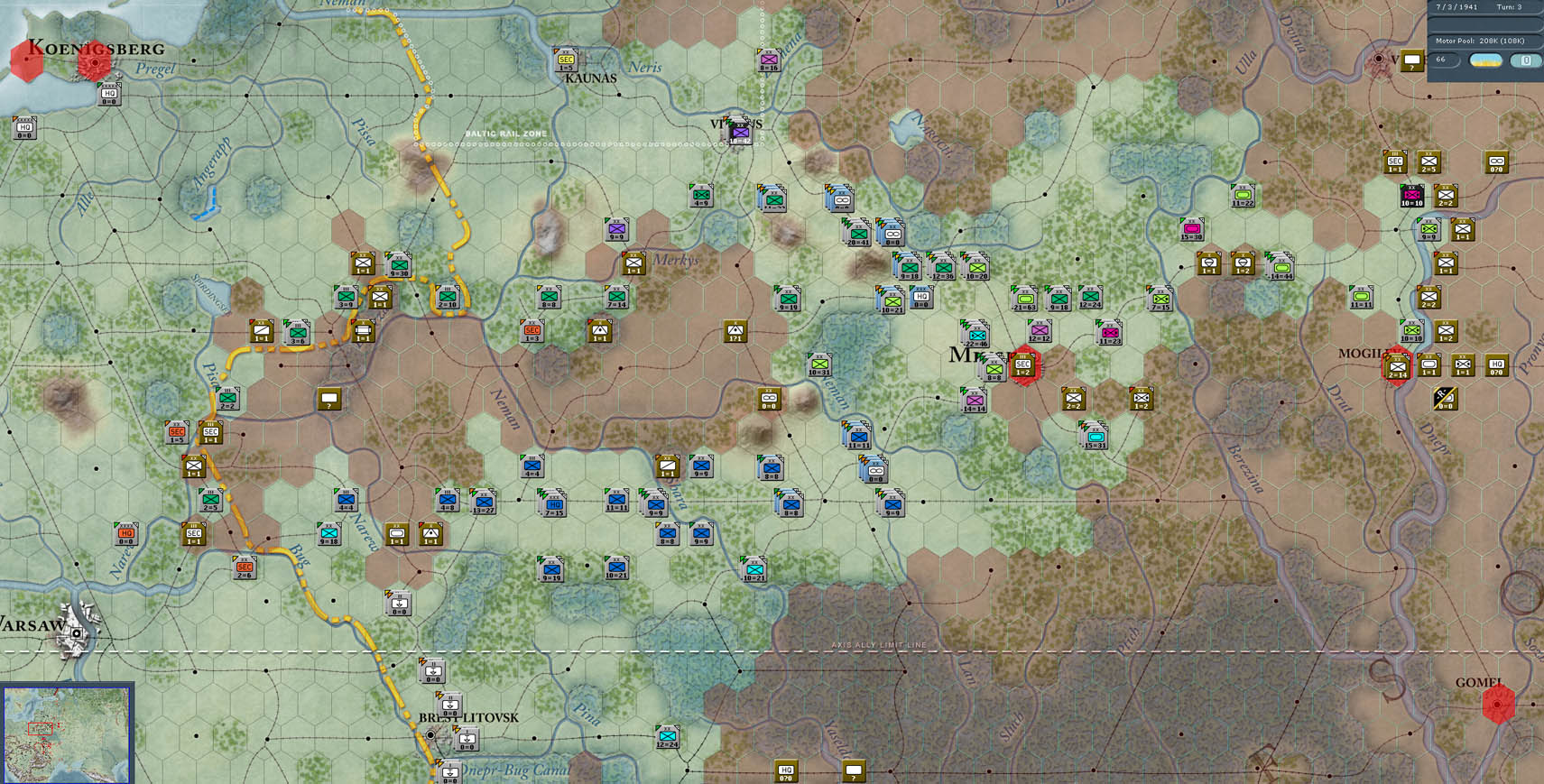
Task: Click the "66" value field in the panel
Action: click(1441, 59)
